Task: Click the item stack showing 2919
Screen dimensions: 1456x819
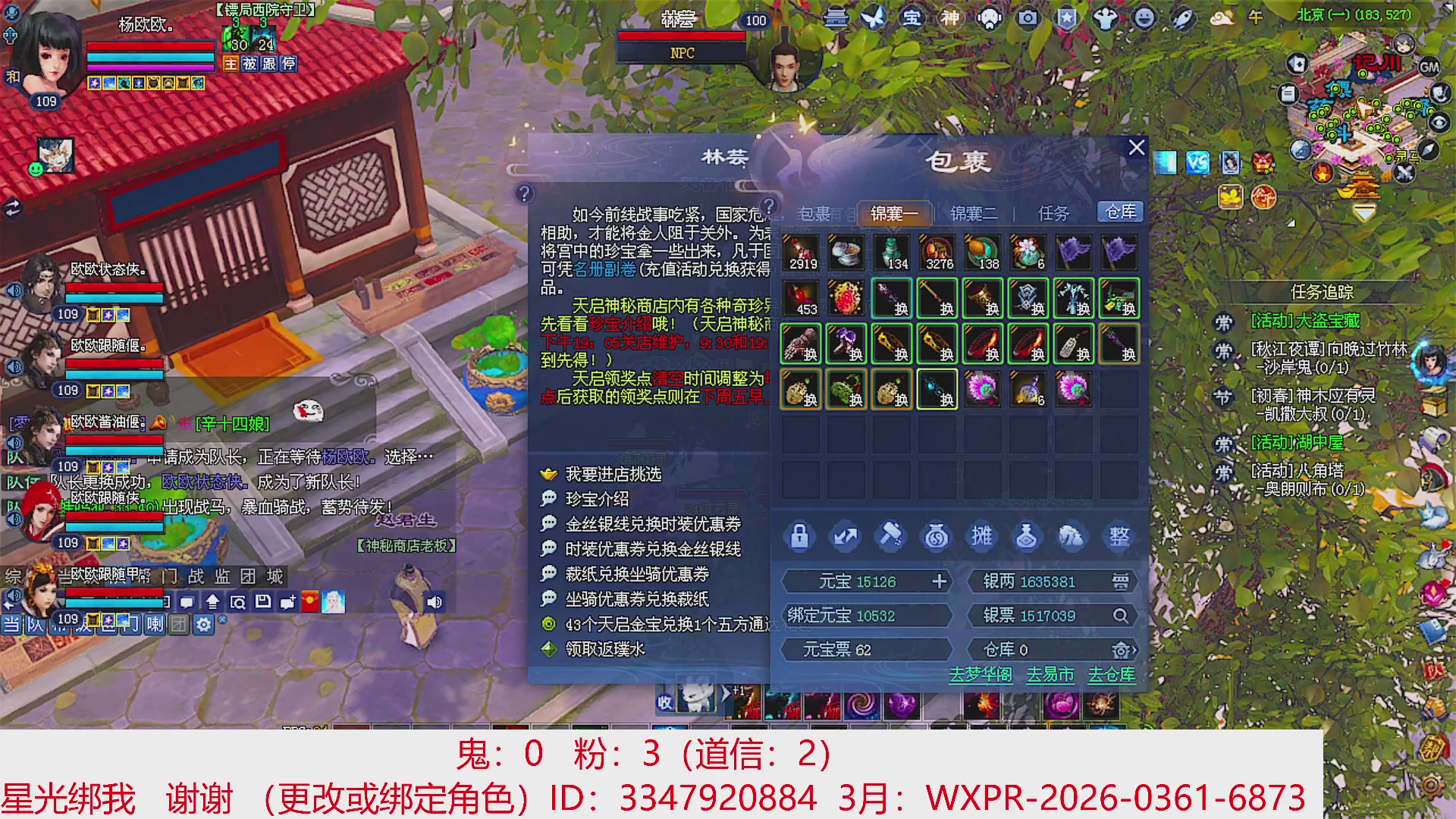Action: pos(802,250)
